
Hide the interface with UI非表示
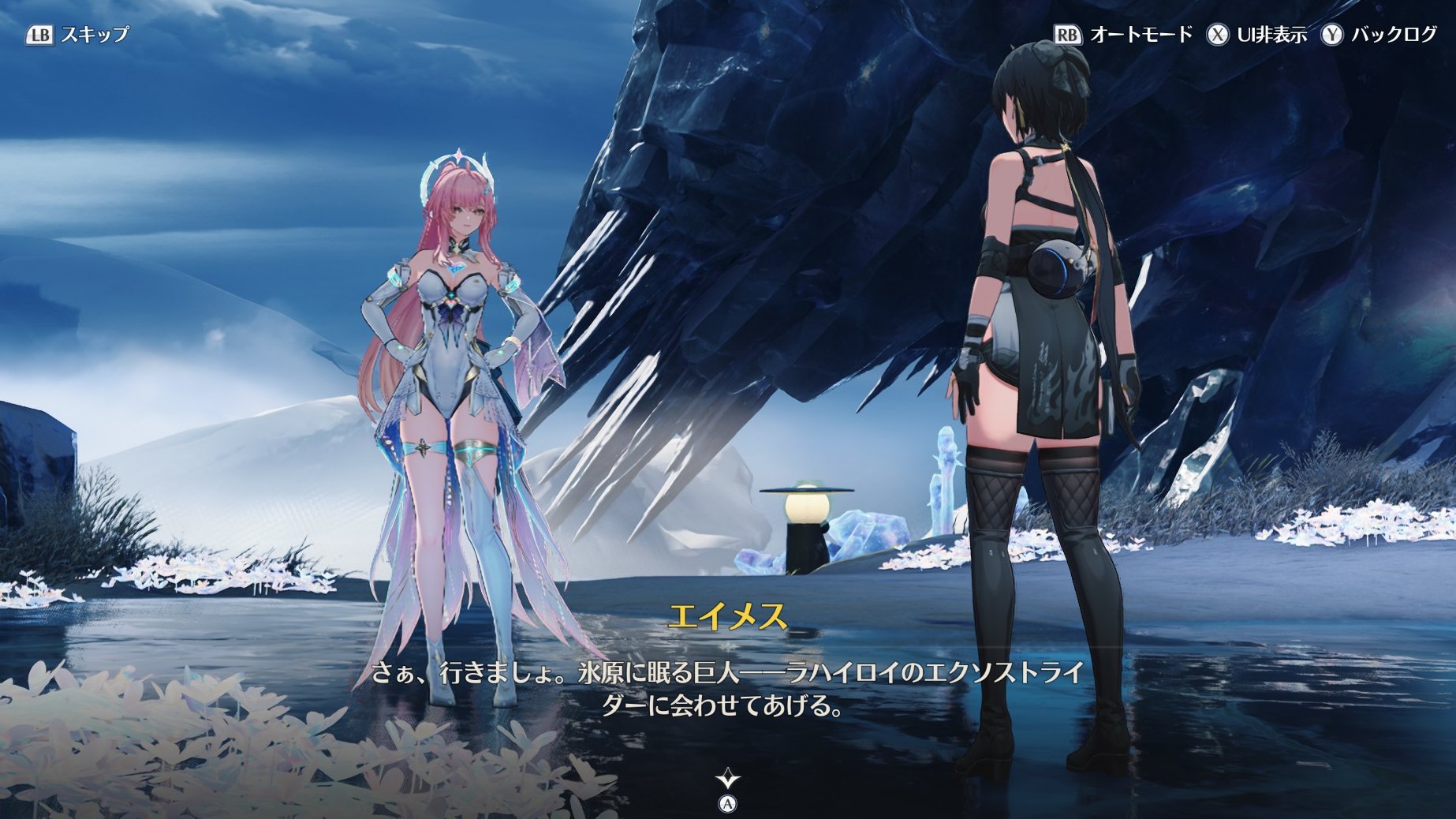click(1256, 35)
